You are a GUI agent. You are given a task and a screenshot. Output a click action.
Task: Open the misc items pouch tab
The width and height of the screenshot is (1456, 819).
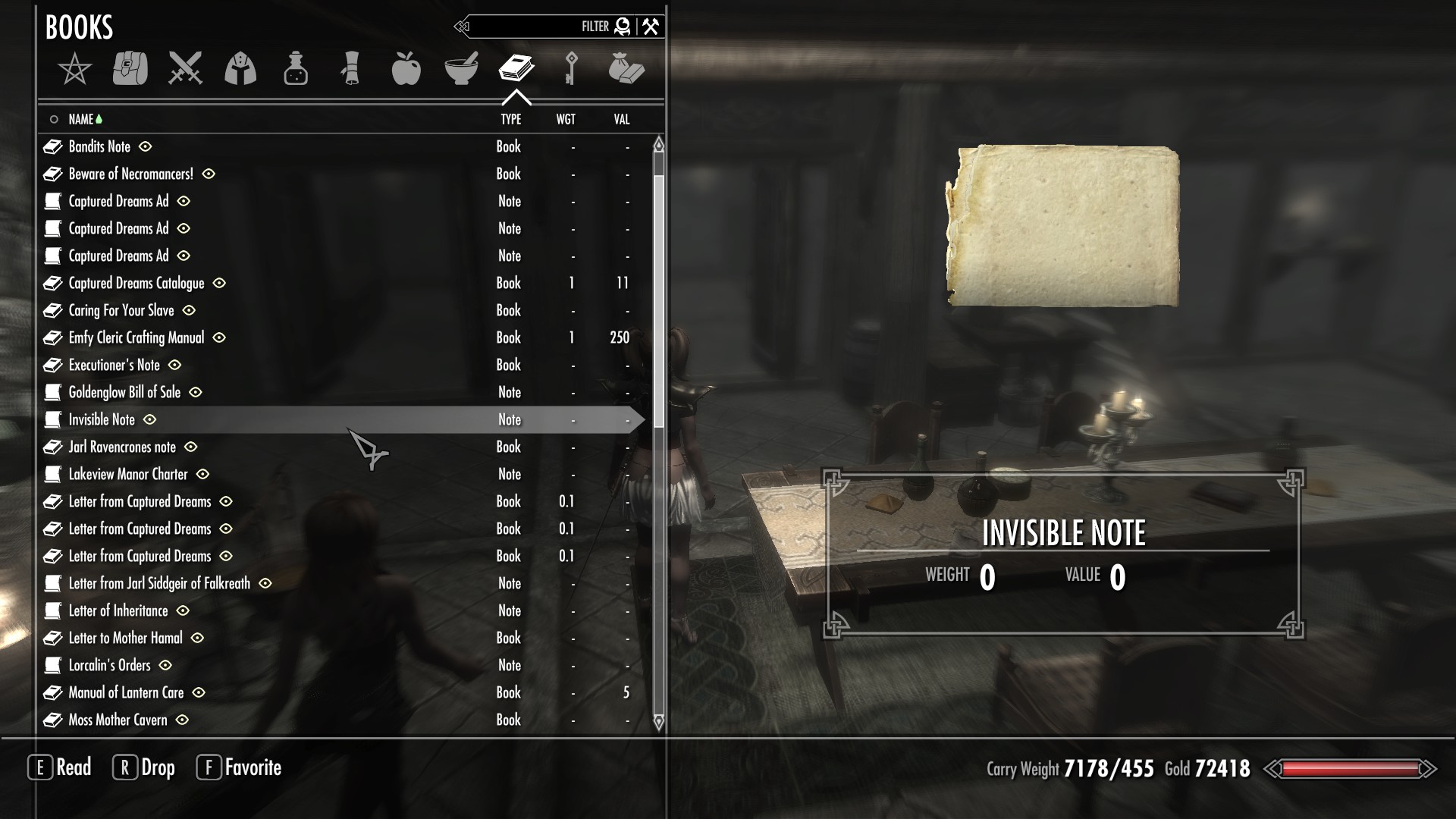[626, 68]
